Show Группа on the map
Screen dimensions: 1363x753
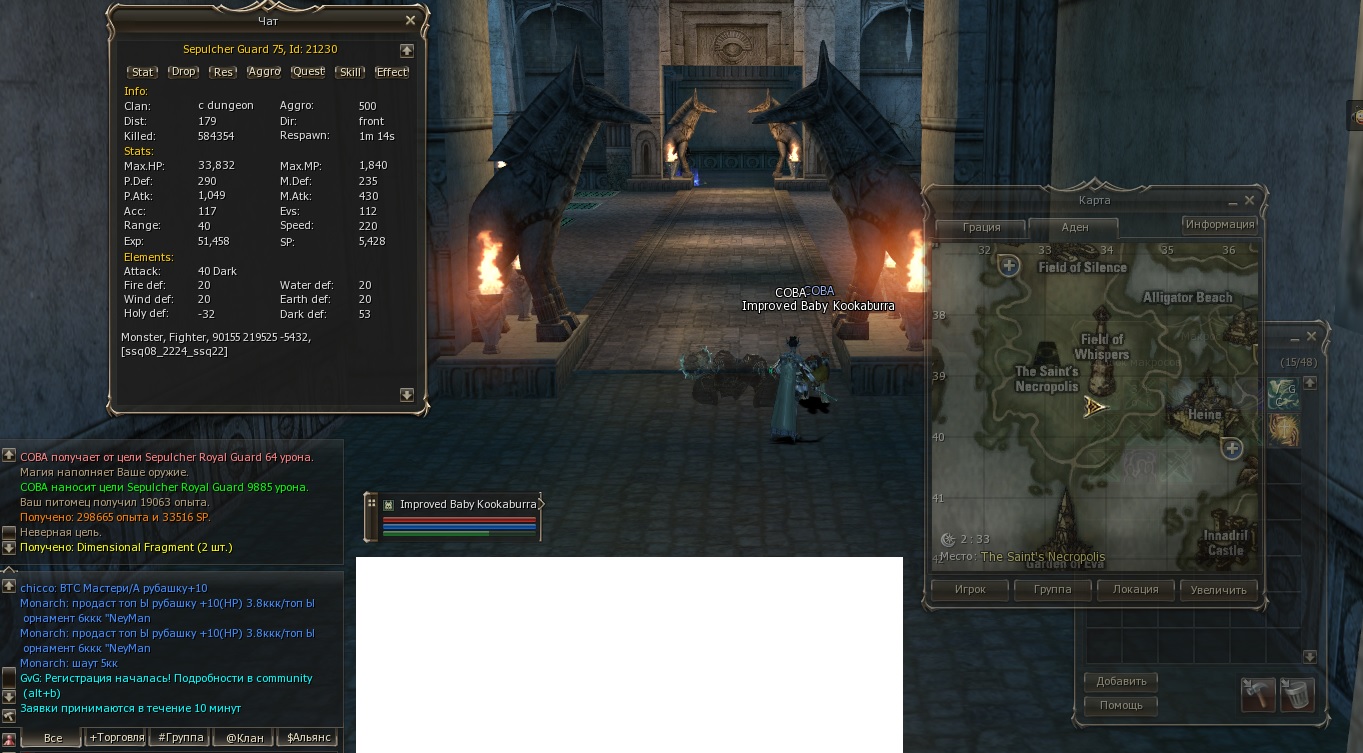[x=1050, y=590]
